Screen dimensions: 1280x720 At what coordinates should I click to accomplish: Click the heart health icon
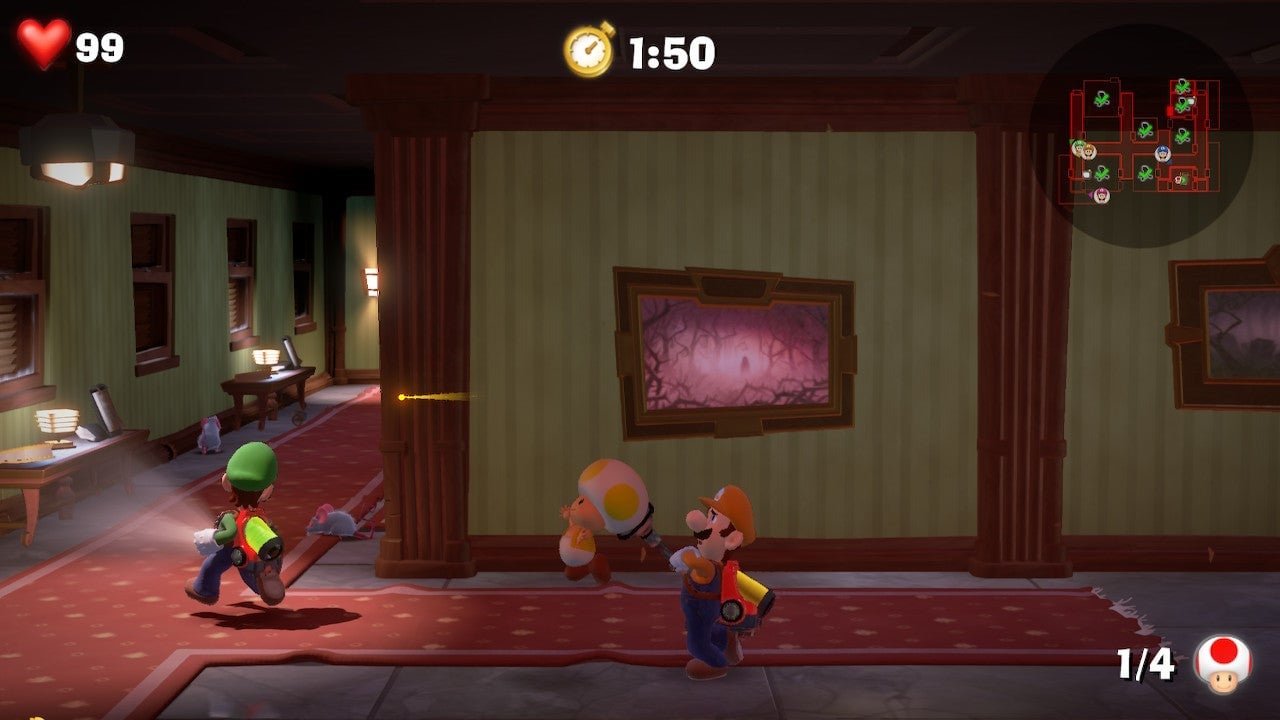[x=45, y=44]
